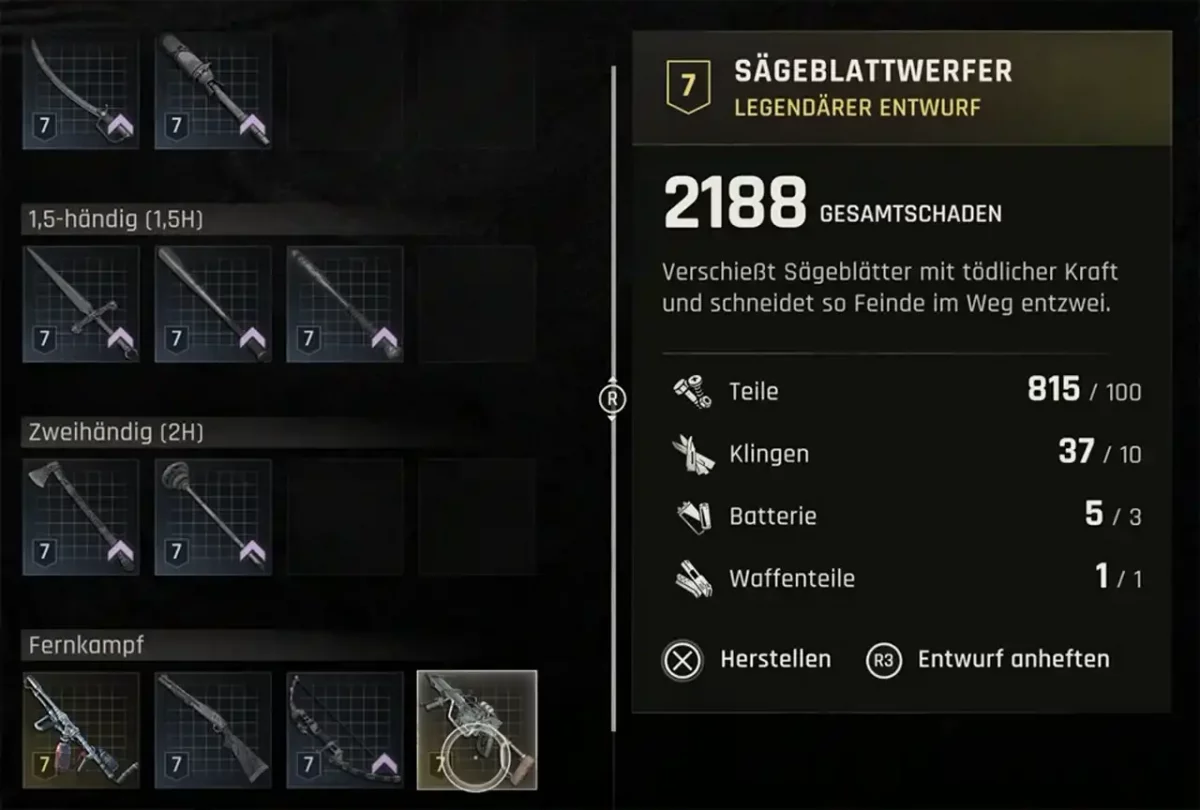Screen dimensions: 1200x810
Task: Pin the blueprint via Entwurf anheften
Action: pyautogui.click(x=988, y=660)
